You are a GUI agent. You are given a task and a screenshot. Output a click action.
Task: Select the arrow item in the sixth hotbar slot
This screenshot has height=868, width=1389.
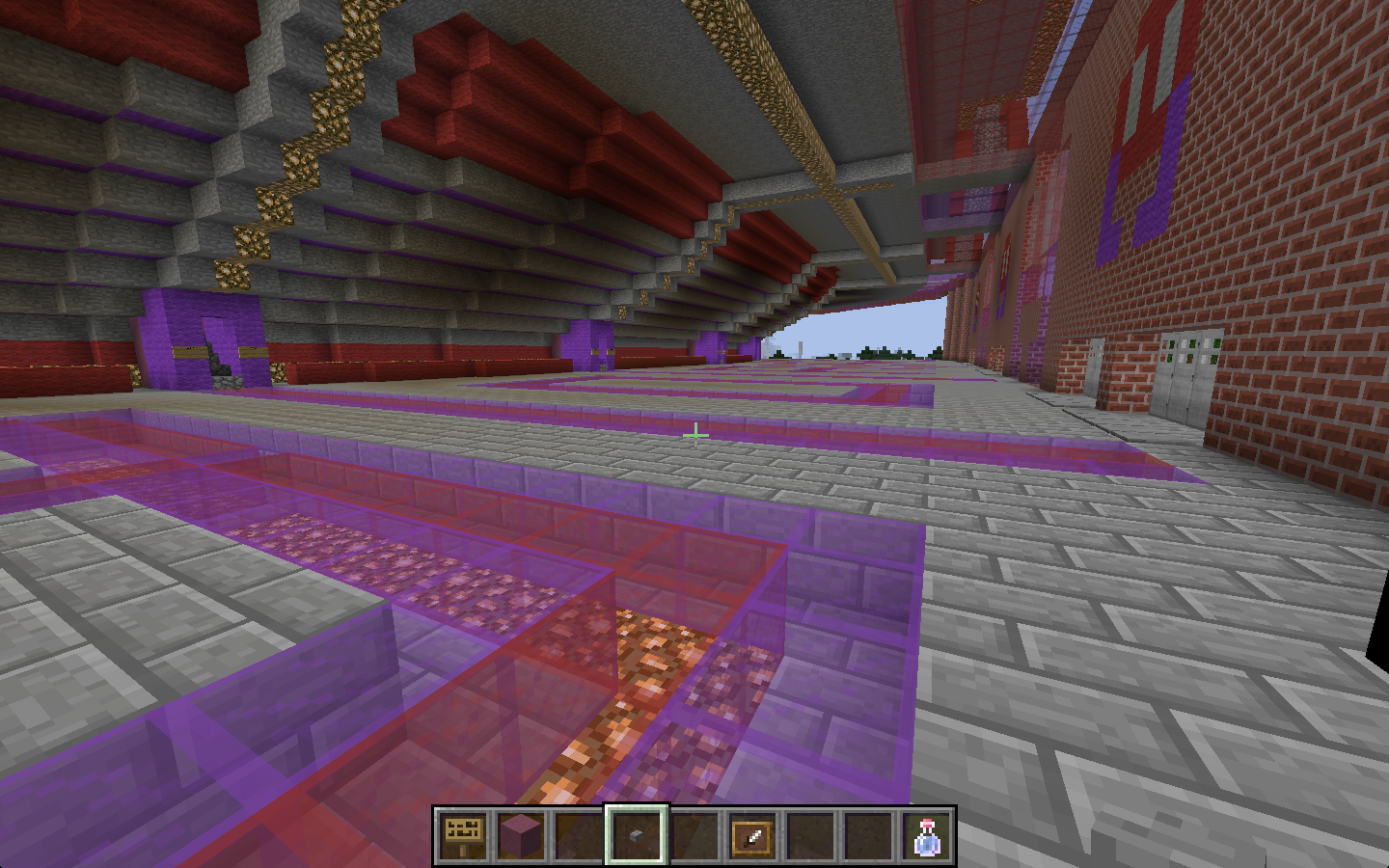(751, 833)
